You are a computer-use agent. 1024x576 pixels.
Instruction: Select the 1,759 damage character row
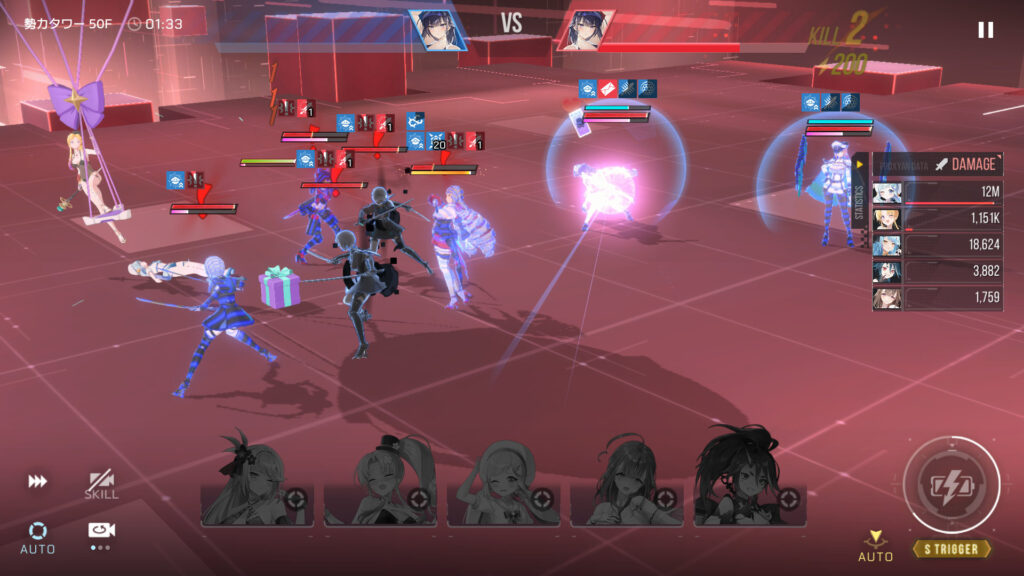click(937, 298)
